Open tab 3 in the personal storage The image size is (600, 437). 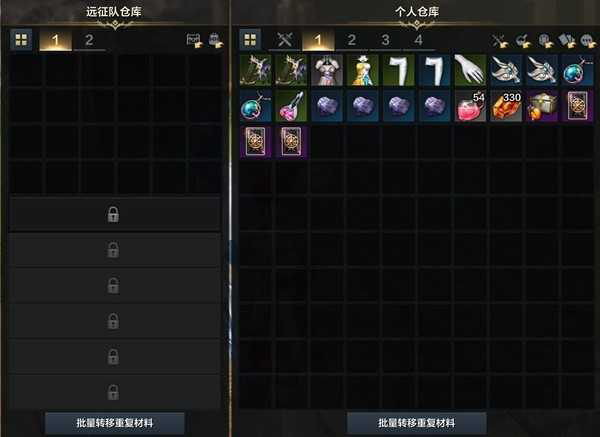[x=385, y=41]
